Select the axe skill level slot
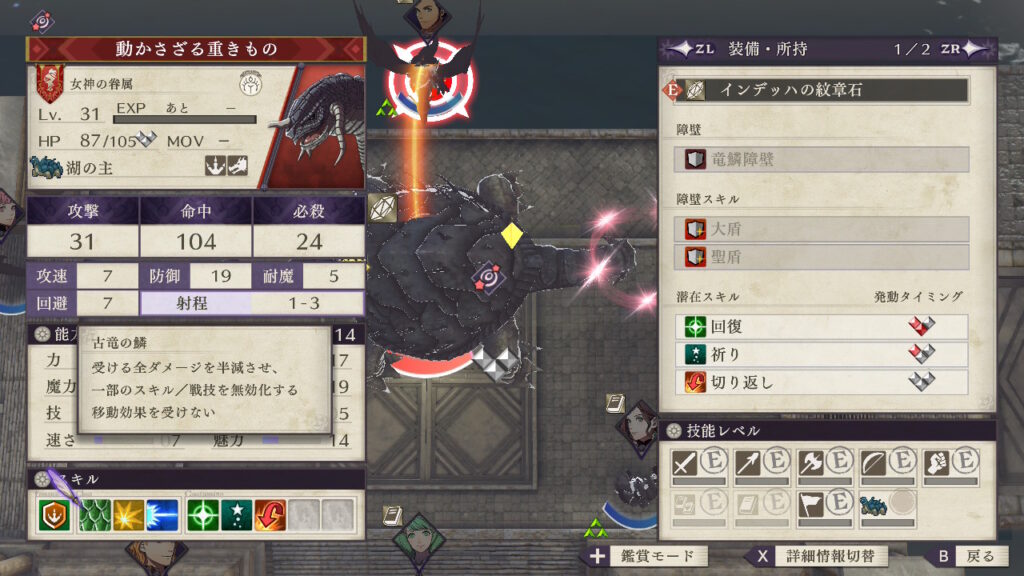 coord(823,466)
